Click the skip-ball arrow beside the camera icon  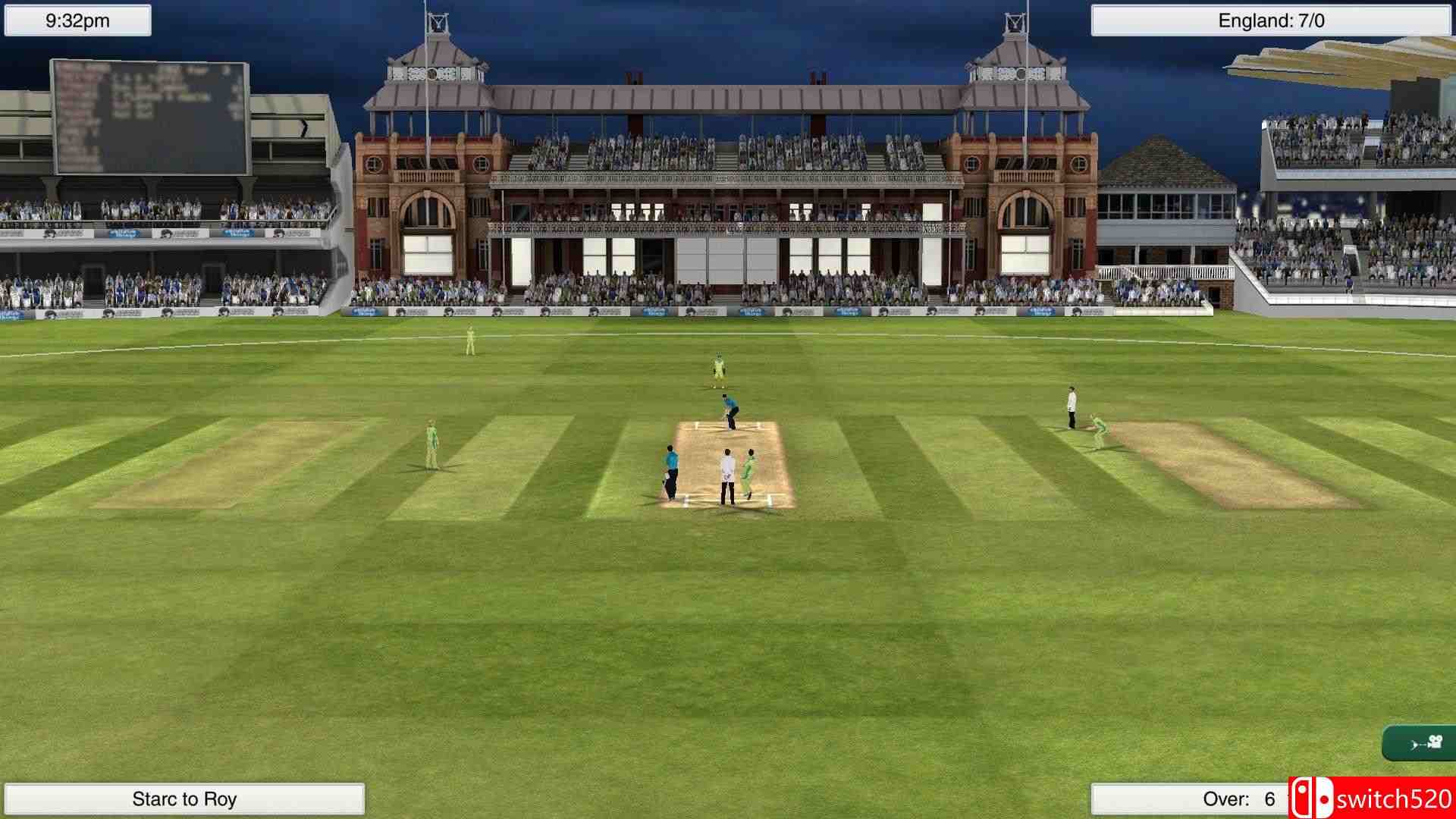pos(1414,745)
